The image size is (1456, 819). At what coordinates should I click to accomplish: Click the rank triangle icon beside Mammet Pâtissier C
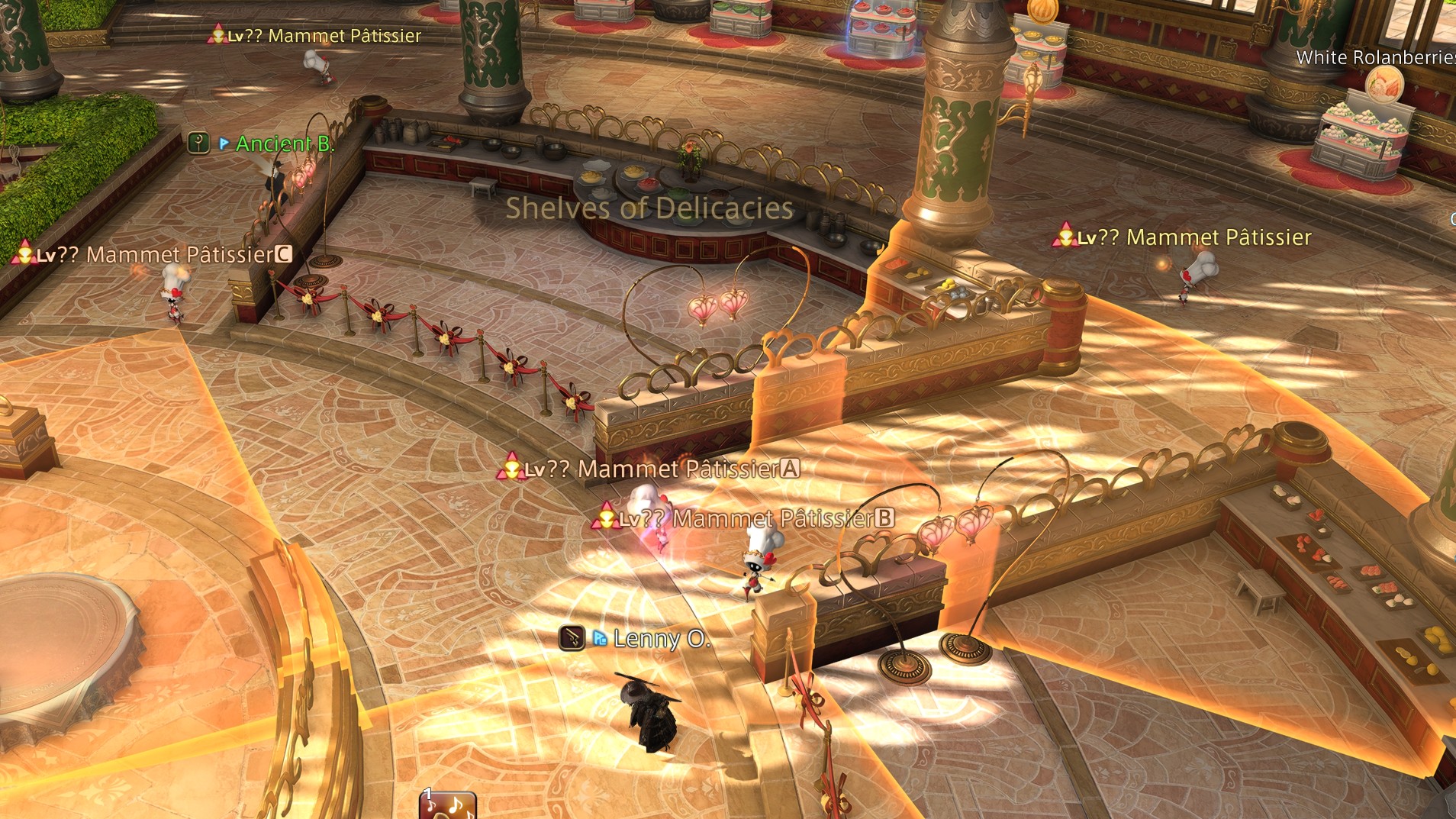click(x=25, y=255)
